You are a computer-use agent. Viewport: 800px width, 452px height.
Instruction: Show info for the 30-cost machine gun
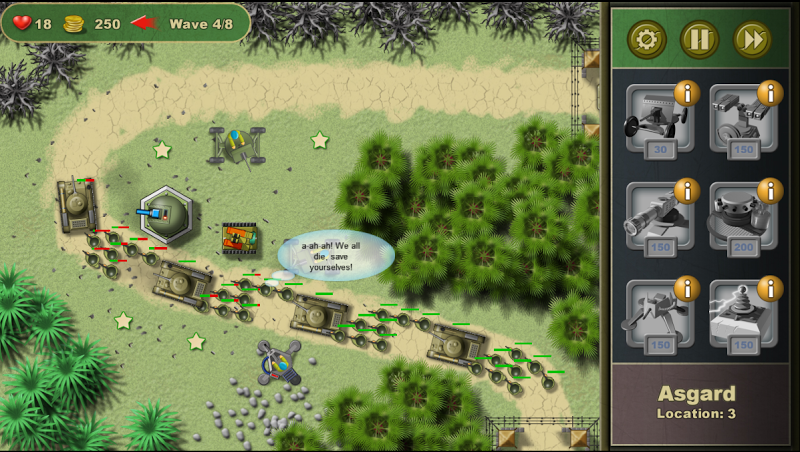[686, 94]
